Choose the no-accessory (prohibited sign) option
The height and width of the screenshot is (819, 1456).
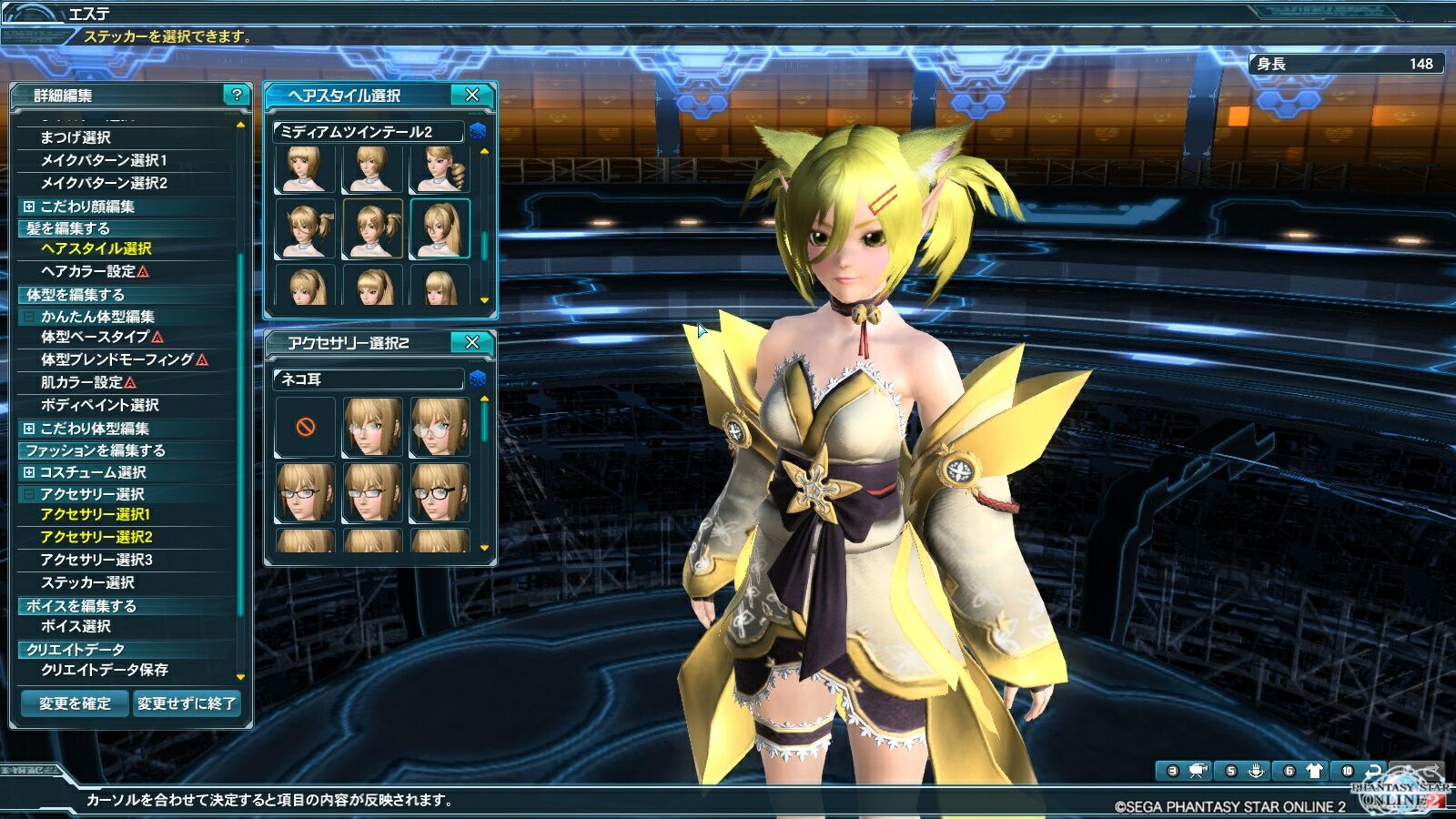tap(306, 426)
